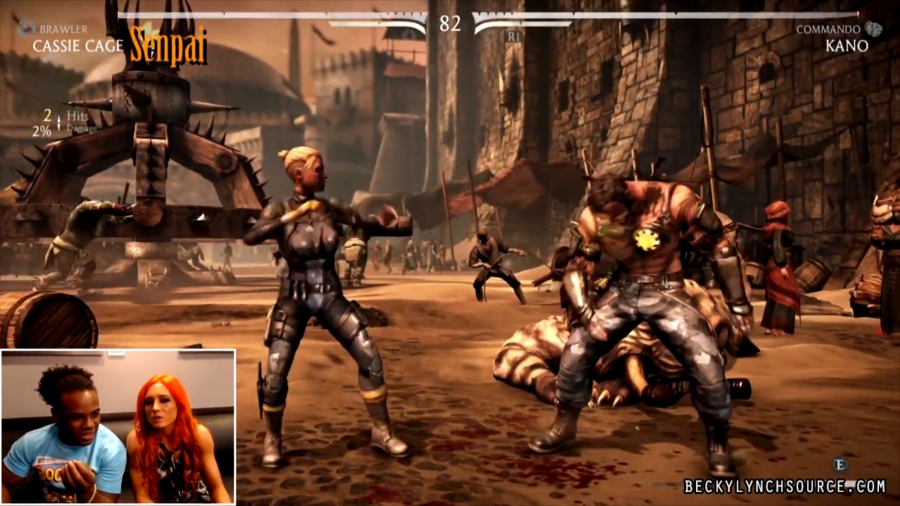Click the BECKYLYNCHSOURCE.COM watermark
Image resolution: width=900 pixels, height=506 pixels.
pos(784,487)
